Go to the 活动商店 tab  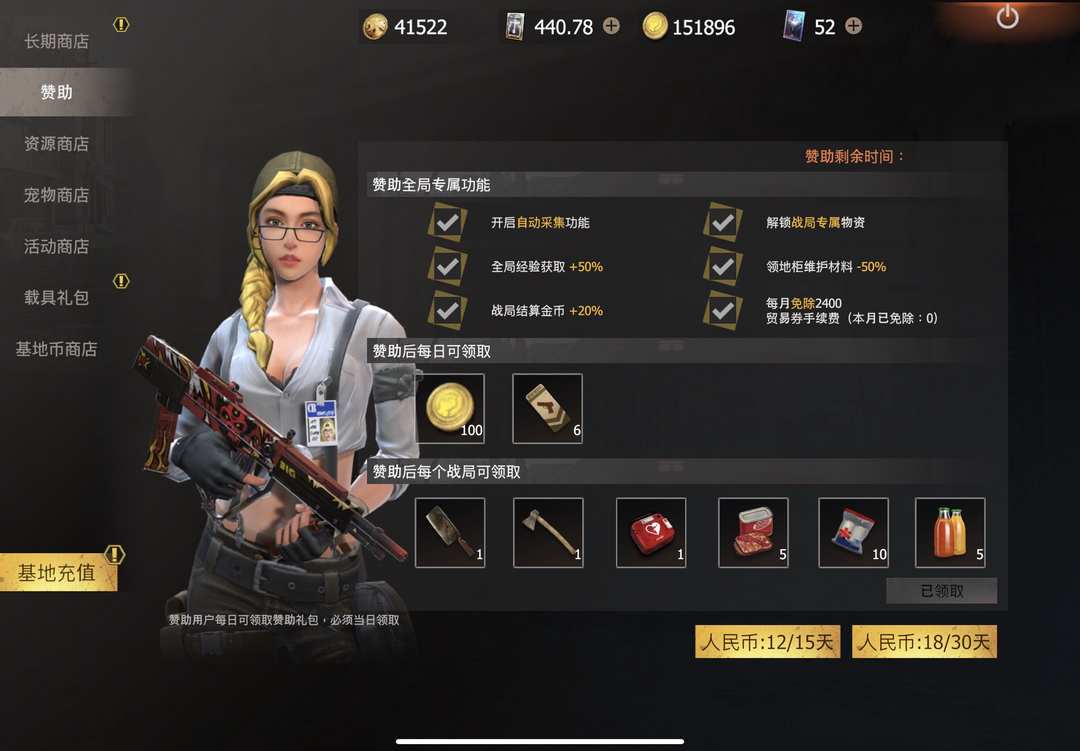click(57, 246)
